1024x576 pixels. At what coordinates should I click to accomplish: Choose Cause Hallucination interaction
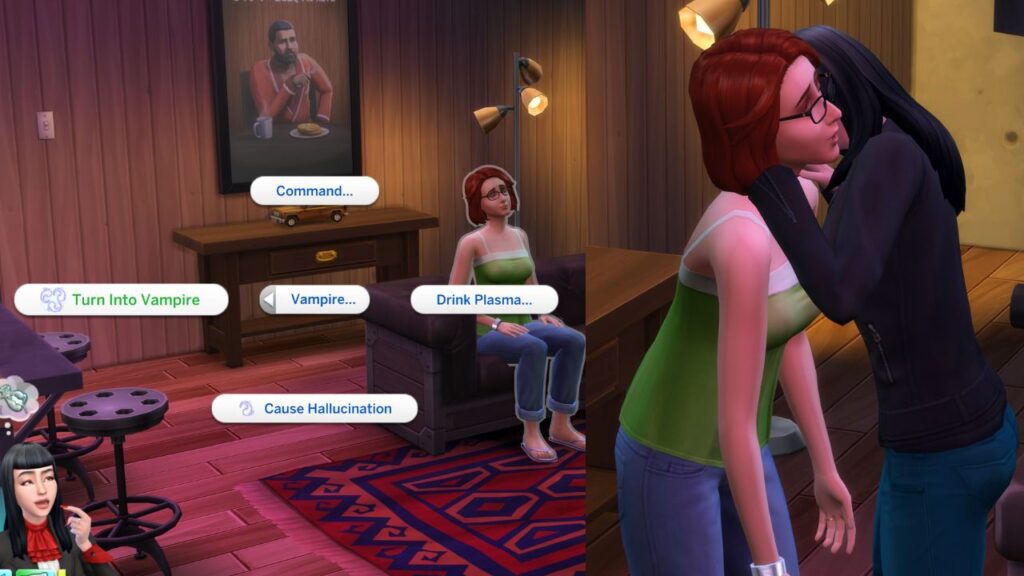pyautogui.click(x=314, y=408)
